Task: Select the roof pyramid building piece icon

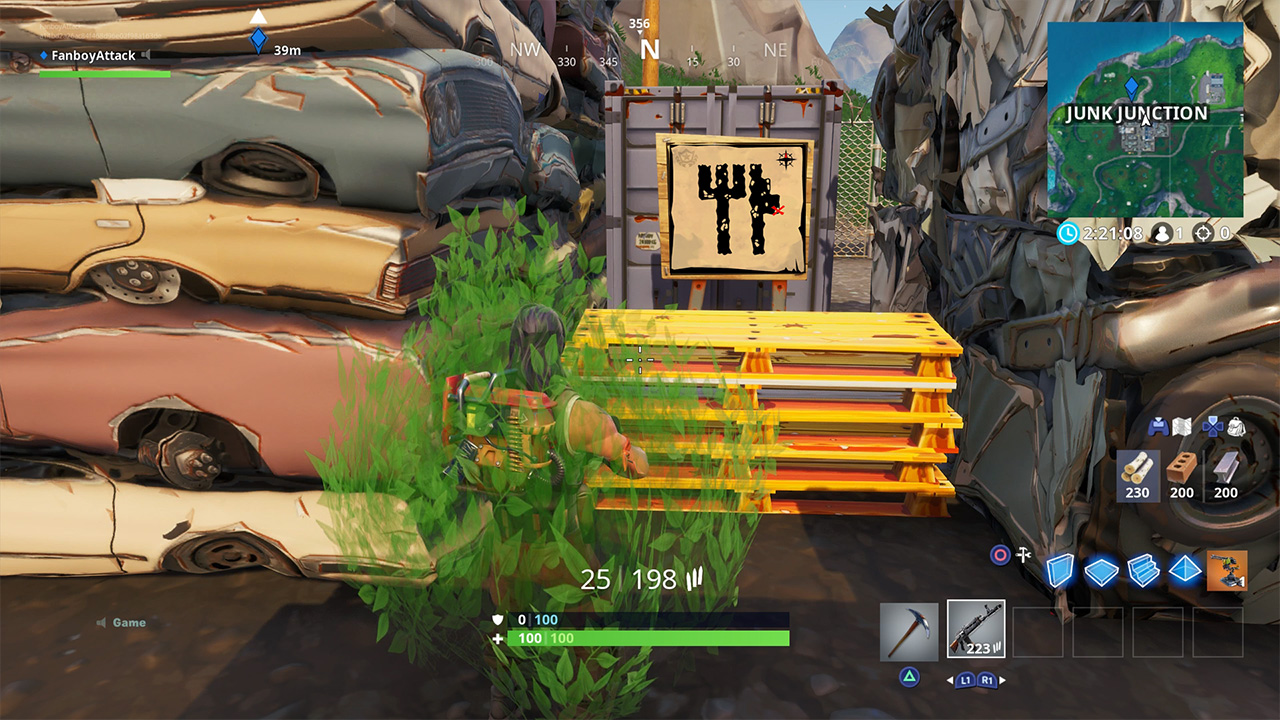Action: pyautogui.click(x=1184, y=568)
